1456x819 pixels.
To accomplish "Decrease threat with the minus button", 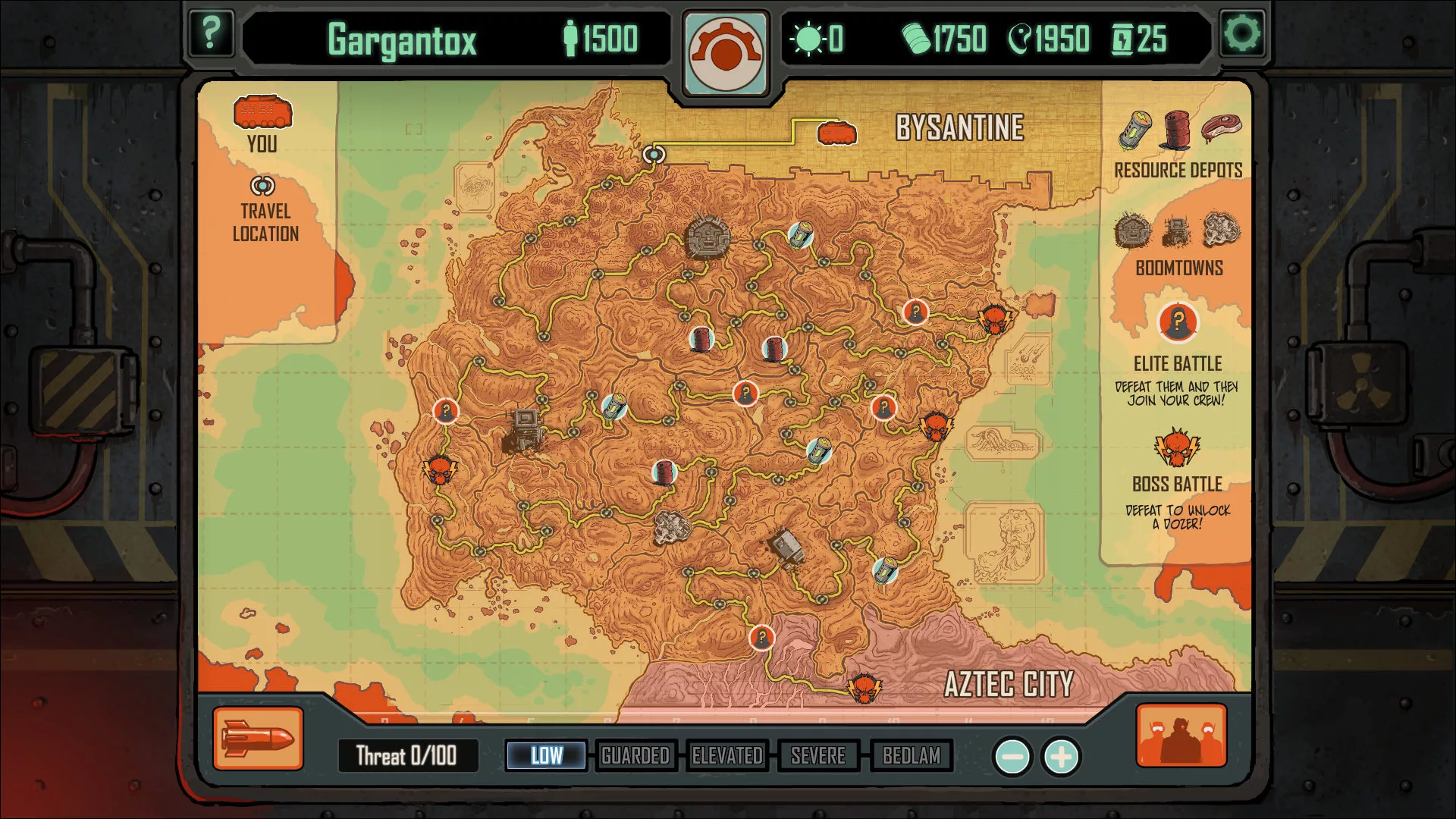I will click(1012, 756).
